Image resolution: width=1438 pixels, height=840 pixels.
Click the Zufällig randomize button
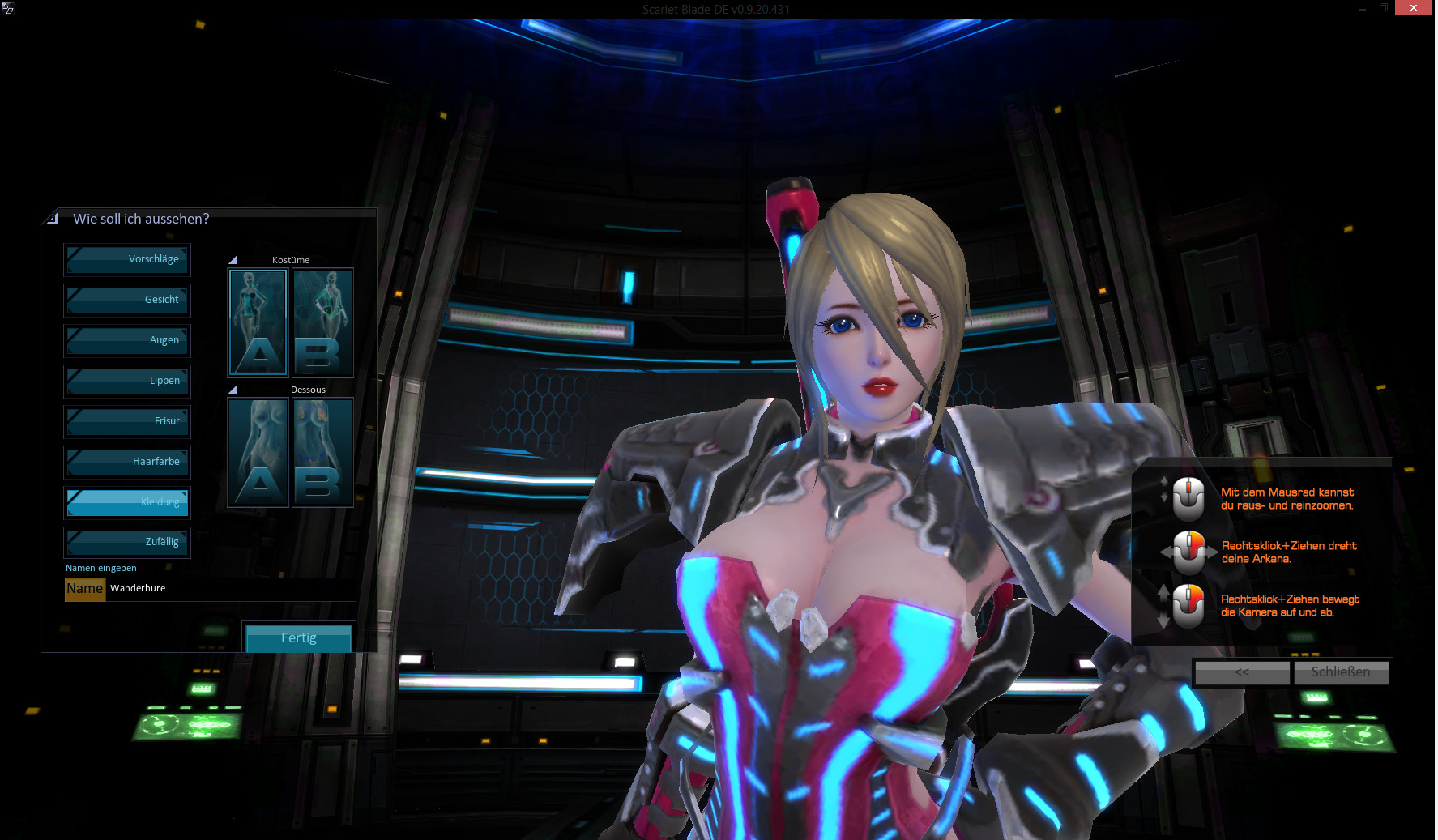(127, 543)
